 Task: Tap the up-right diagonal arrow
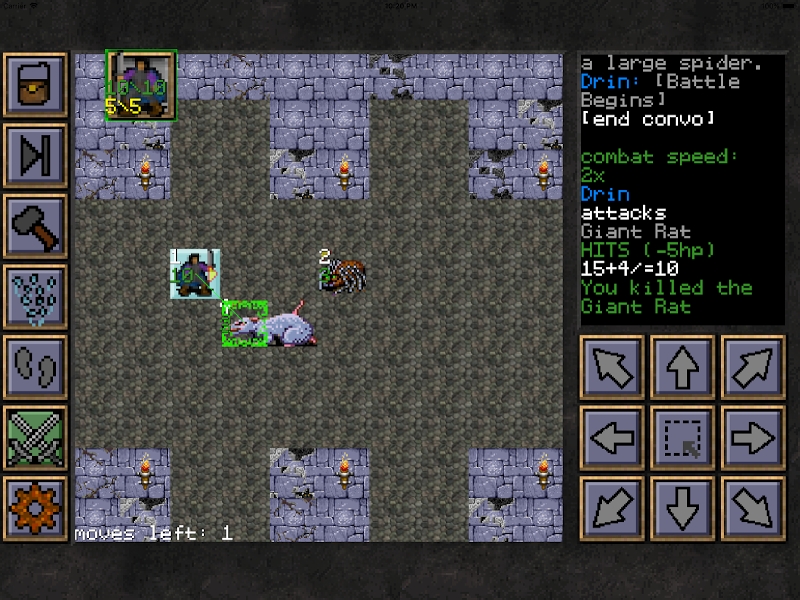click(752, 367)
